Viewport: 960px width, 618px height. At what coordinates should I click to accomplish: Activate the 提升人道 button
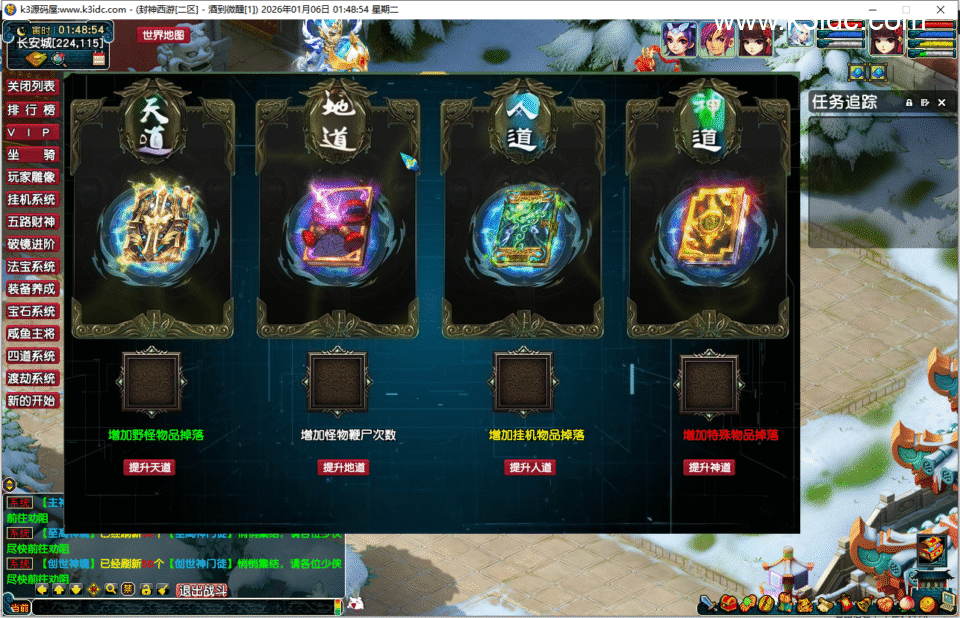(529, 467)
